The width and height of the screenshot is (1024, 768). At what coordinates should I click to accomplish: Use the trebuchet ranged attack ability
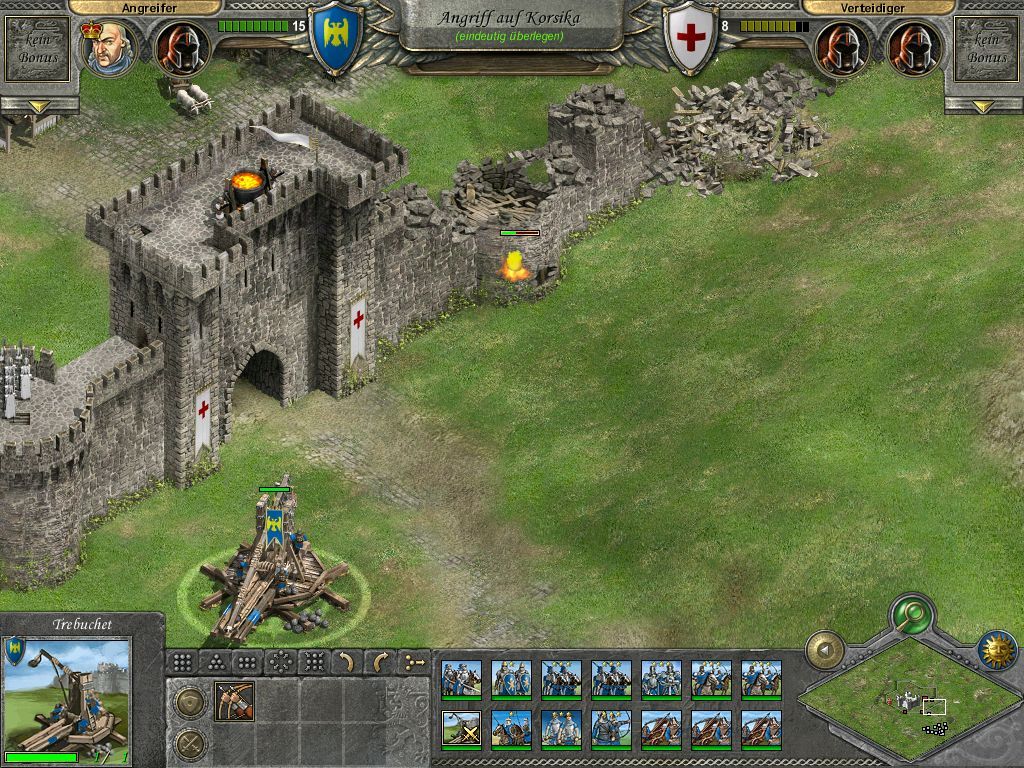coord(234,701)
